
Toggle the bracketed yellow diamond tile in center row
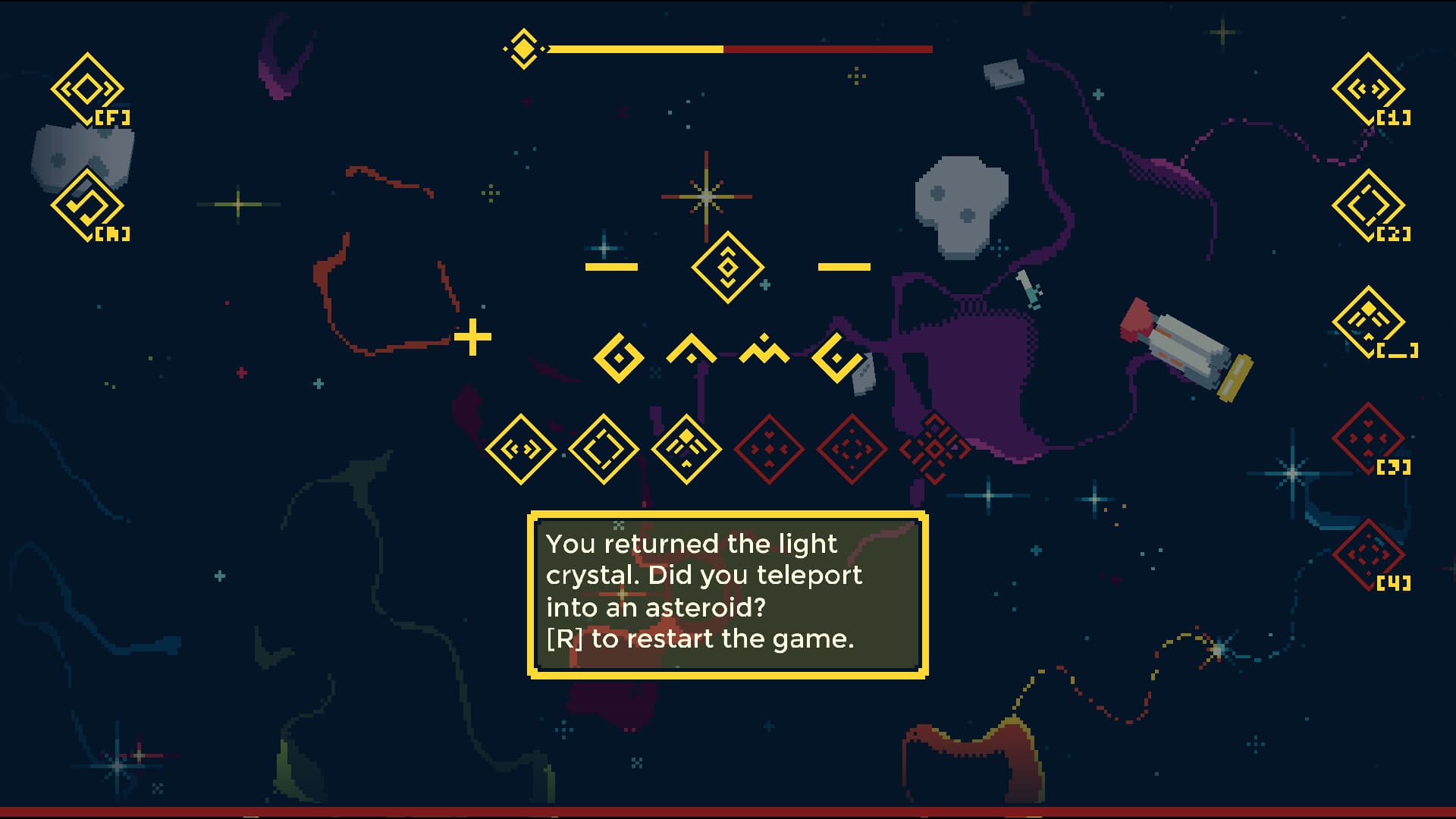click(x=603, y=450)
